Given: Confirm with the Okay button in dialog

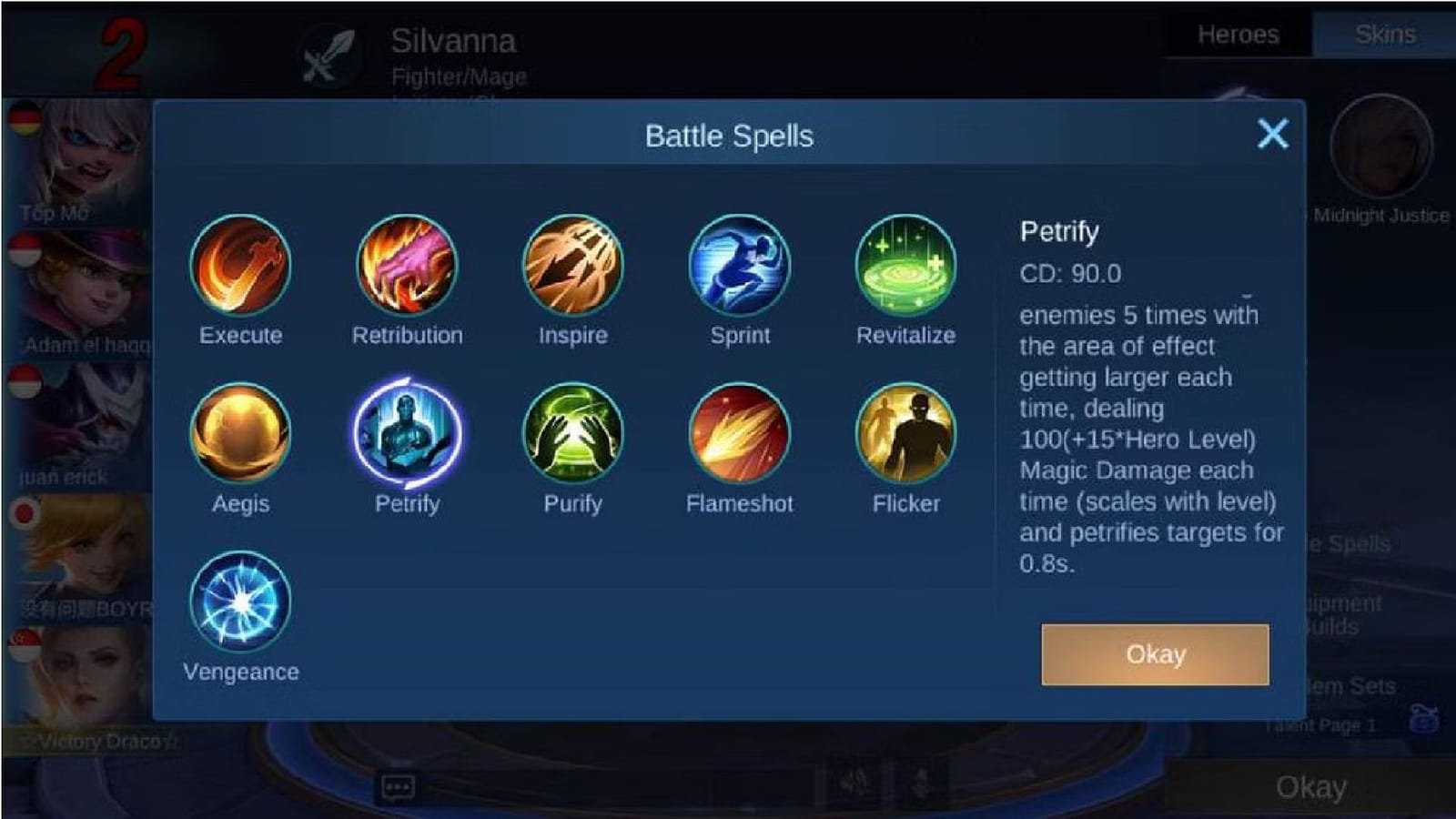Looking at the screenshot, I should [1153, 653].
